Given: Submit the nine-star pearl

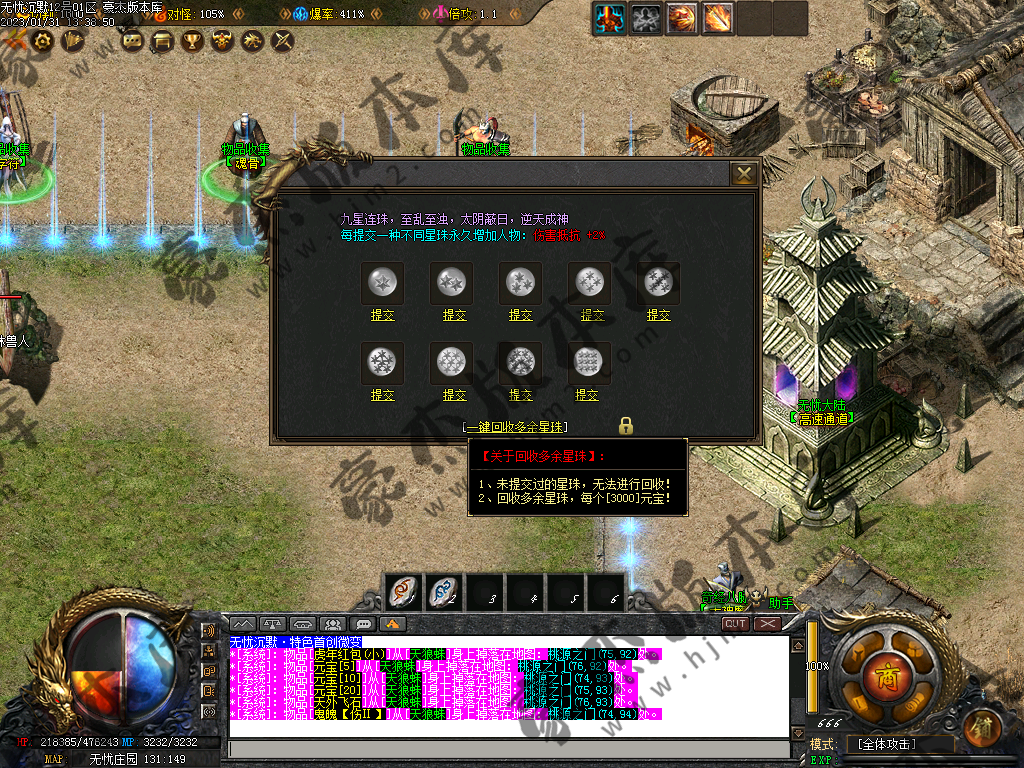Looking at the screenshot, I should click(x=587, y=396).
